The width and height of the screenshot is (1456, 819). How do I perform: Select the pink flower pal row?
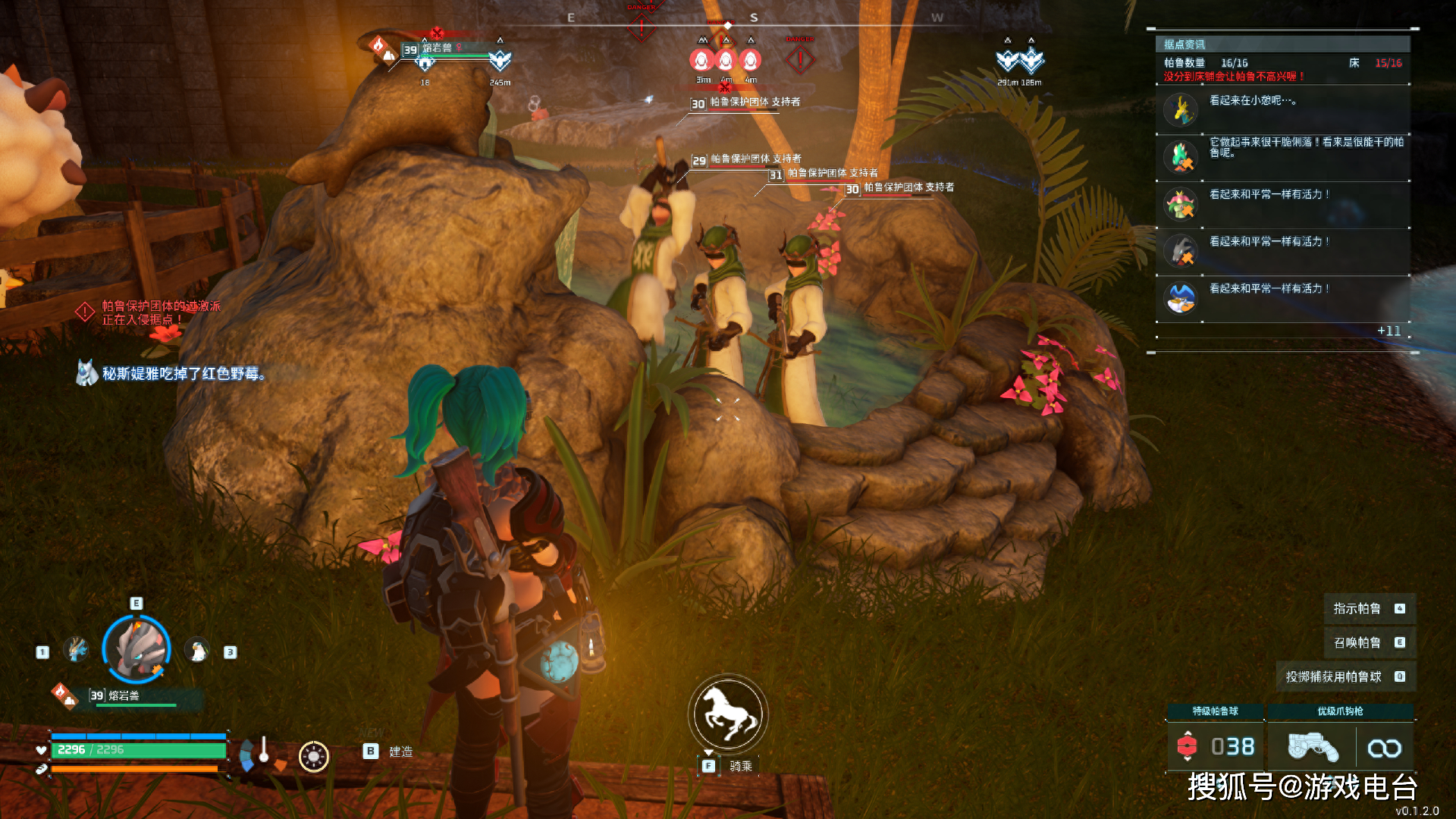pyautogui.click(x=1283, y=205)
